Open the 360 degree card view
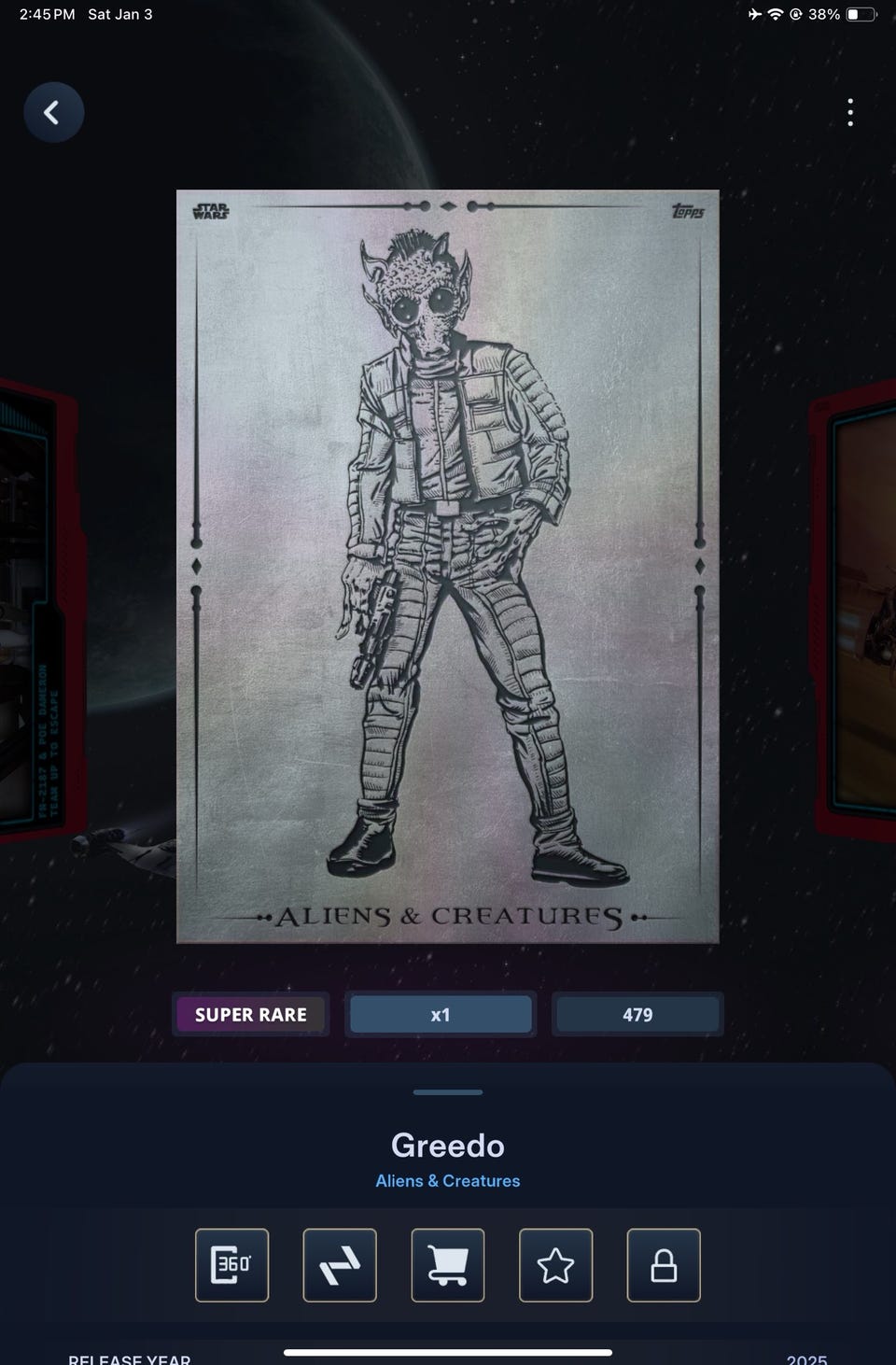The image size is (896, 1365). pos(231,1265)
